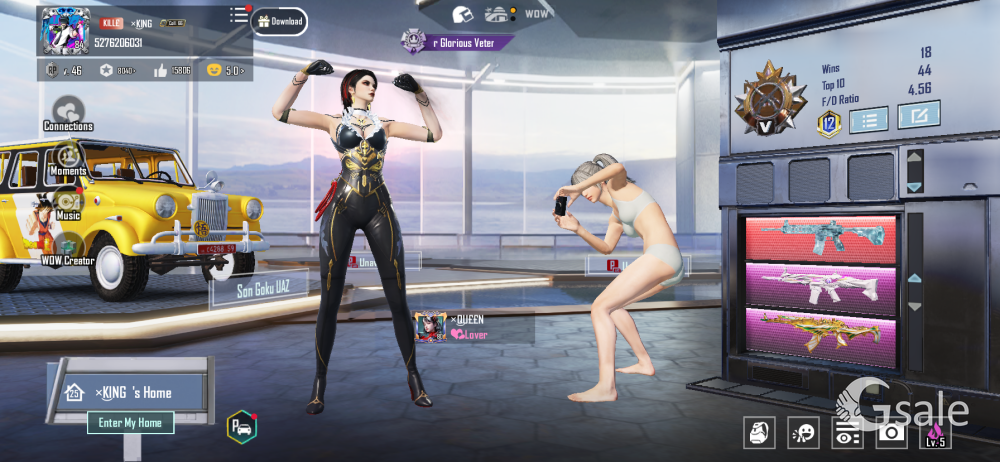Open the Glorious Veteran title banner

[x=460, y=42]
